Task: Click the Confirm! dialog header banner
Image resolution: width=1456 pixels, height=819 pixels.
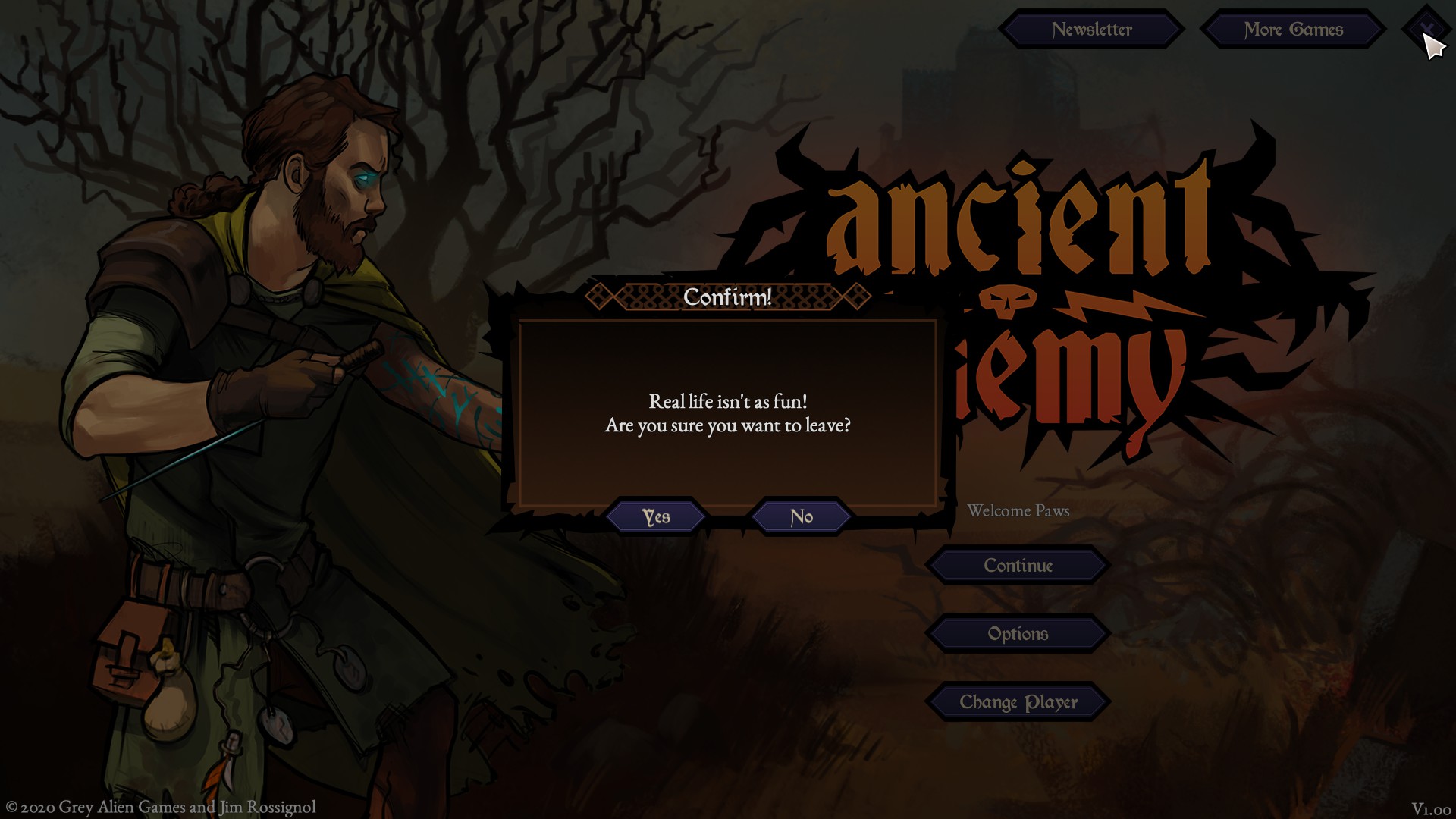Action: coord(726,298)
